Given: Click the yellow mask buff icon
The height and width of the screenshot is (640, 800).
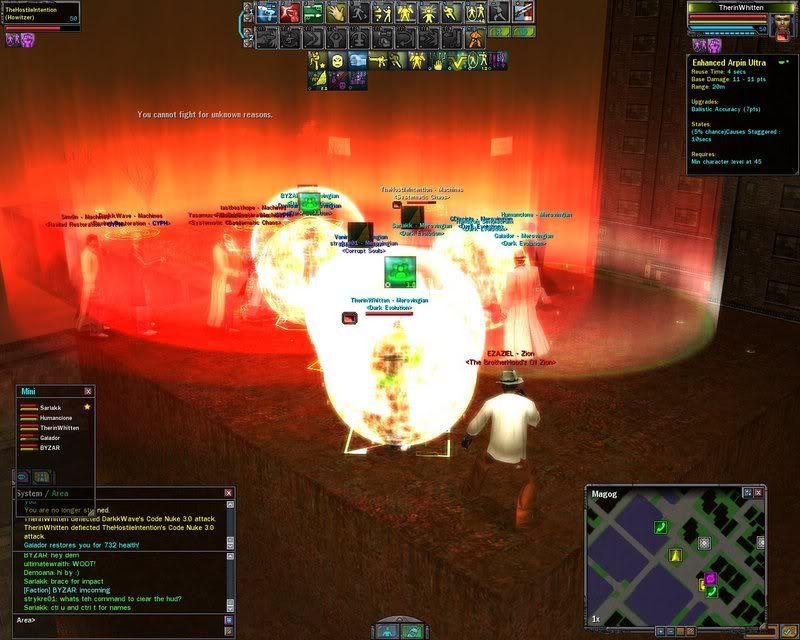Looking at the screenshot, I should (x=337, y=61).
